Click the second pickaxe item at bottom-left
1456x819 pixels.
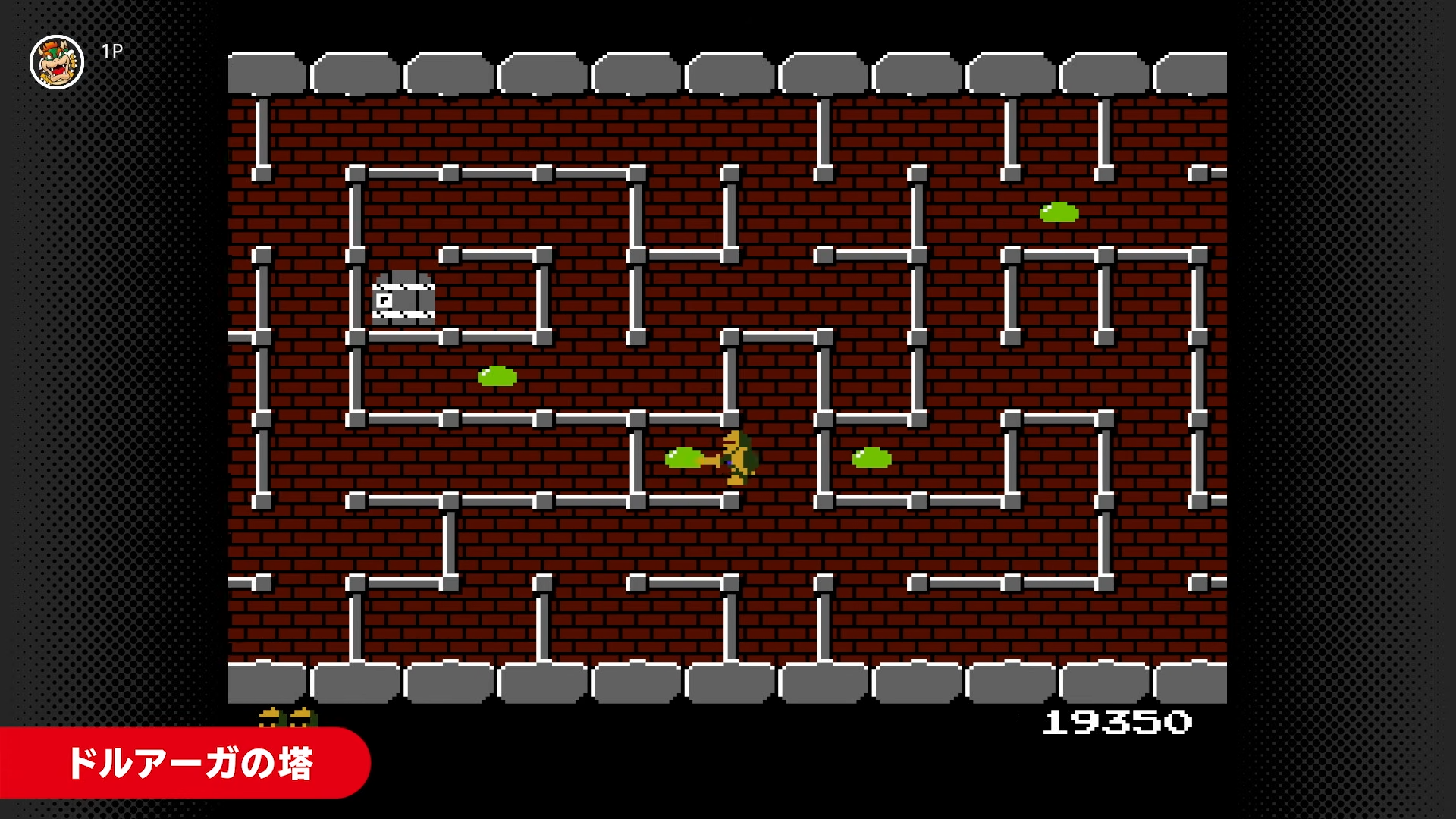[x=301, y=718]
